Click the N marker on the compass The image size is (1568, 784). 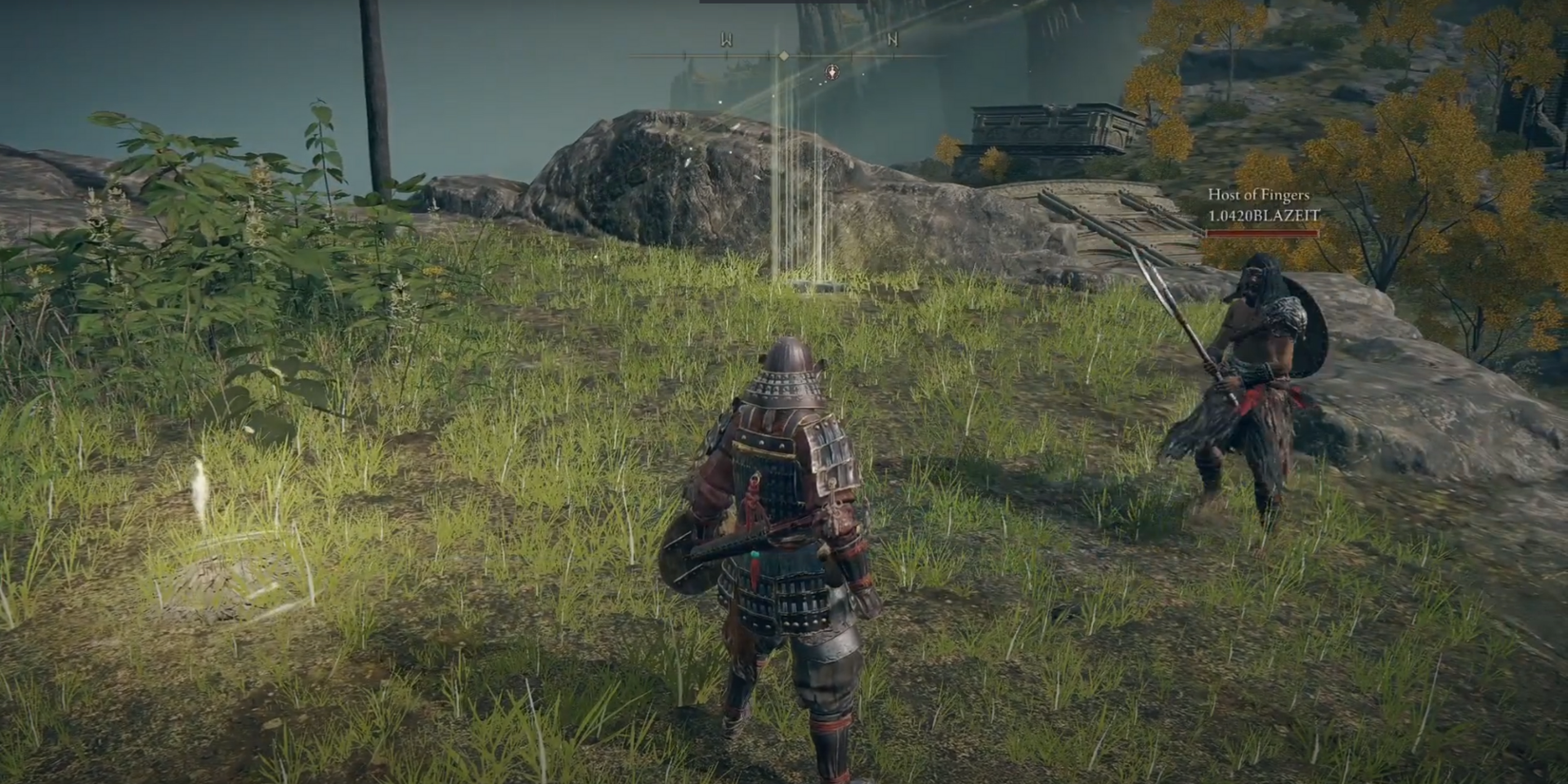coord(891,40)
